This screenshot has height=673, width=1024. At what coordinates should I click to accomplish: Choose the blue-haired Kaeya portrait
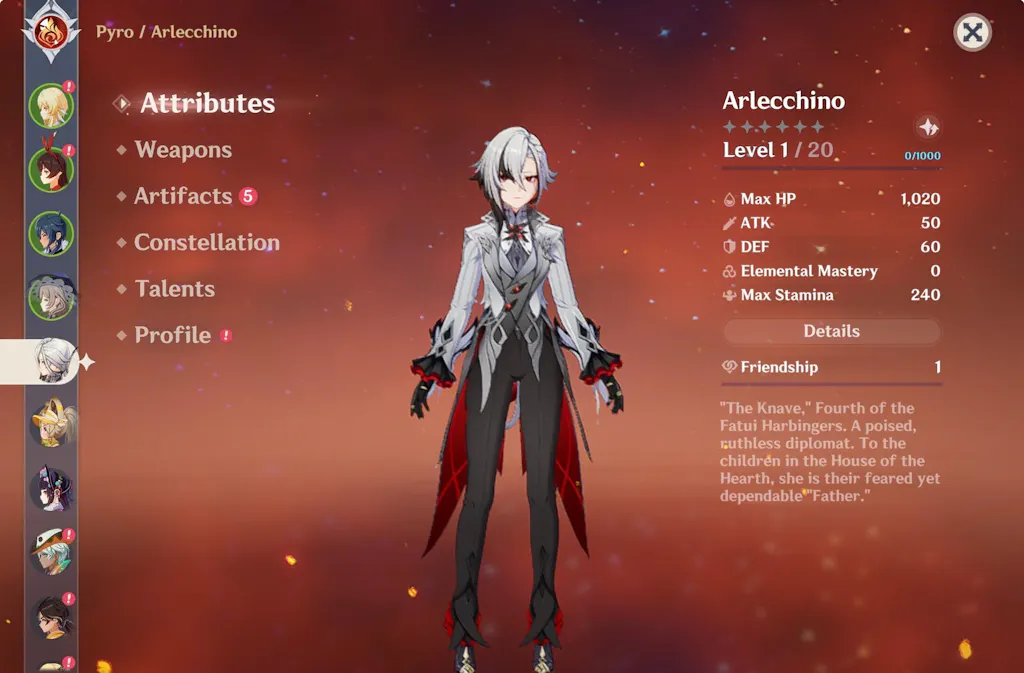(x=50, y=233)
